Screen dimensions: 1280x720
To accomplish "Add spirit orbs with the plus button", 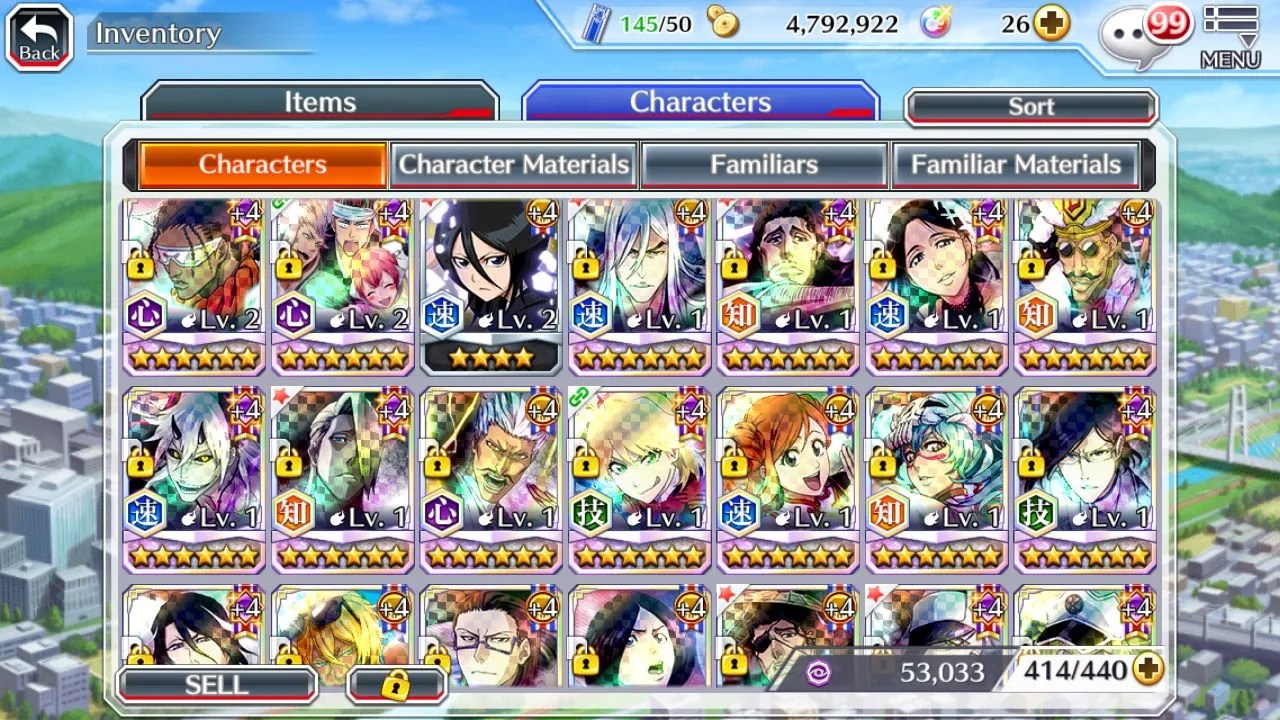I will point(1051,24).
